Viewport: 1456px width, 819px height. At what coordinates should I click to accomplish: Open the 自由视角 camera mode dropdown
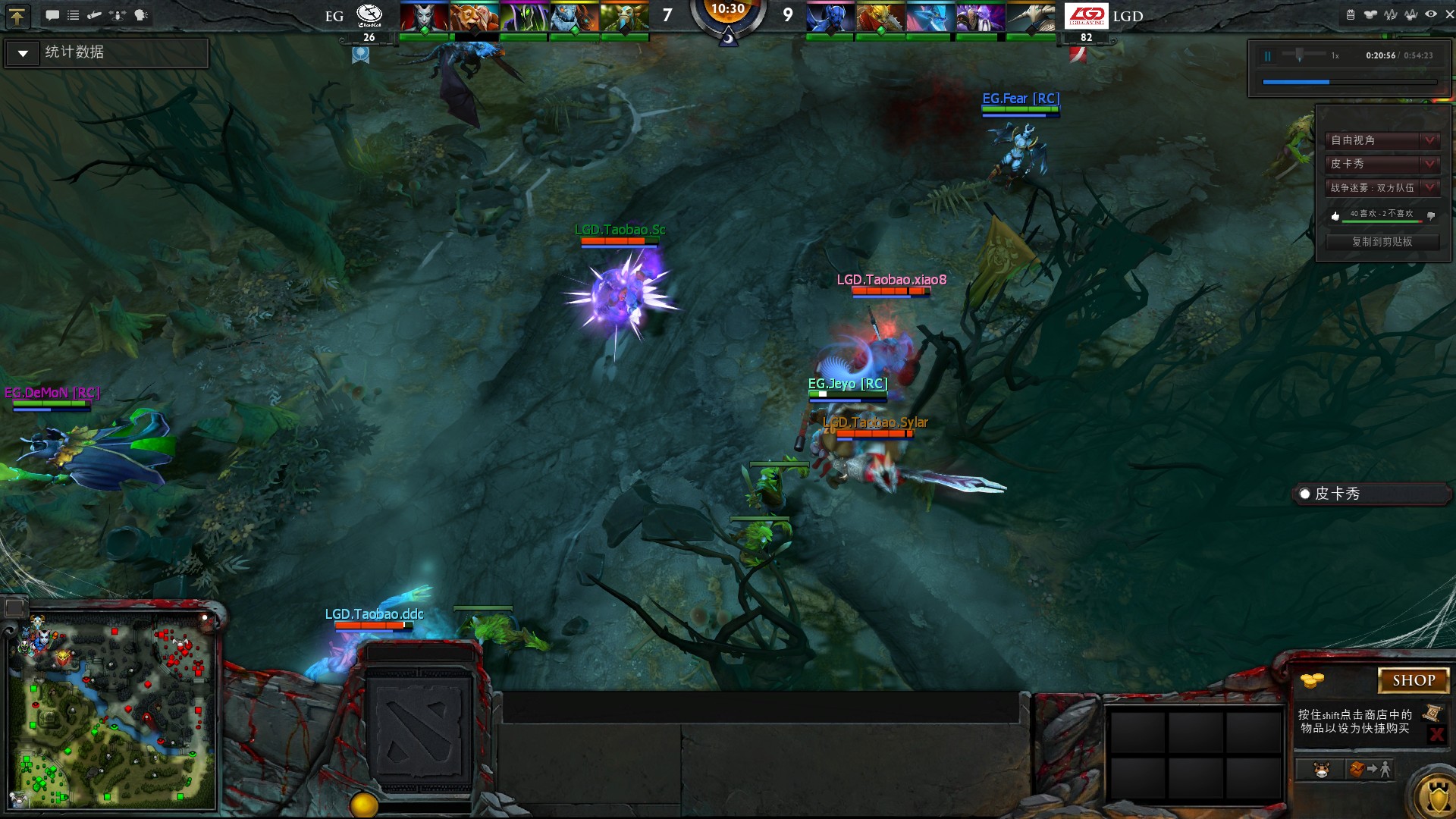coord(1429,140)
